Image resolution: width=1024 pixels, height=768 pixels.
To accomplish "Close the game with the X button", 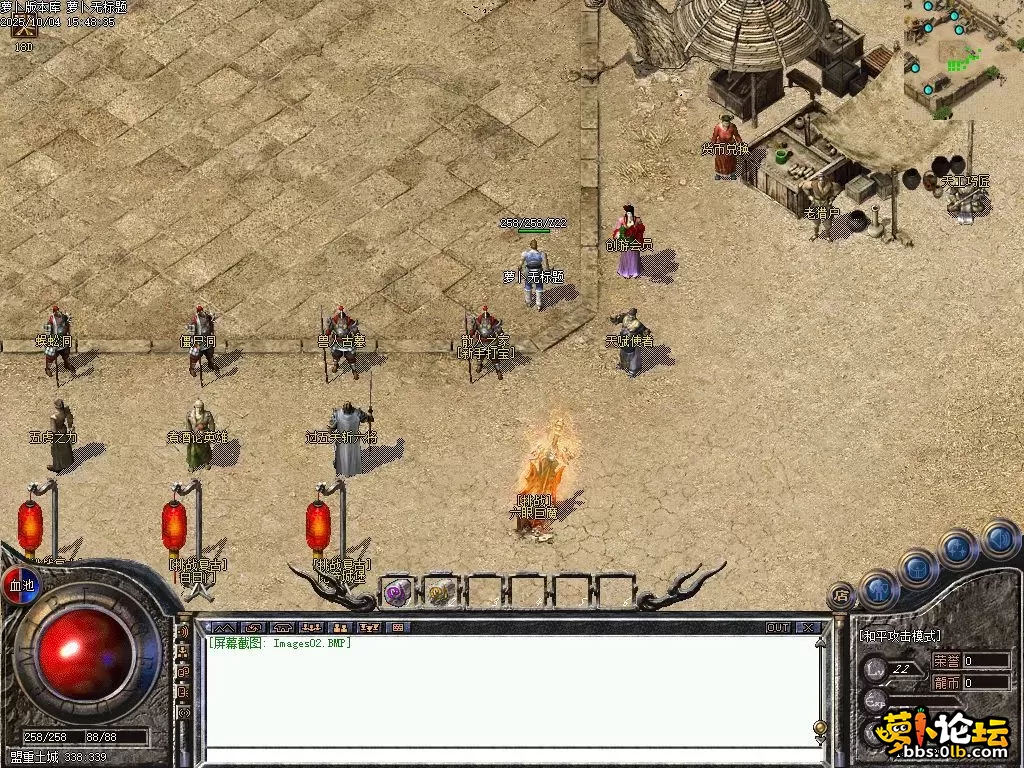I will coord(808,628).
